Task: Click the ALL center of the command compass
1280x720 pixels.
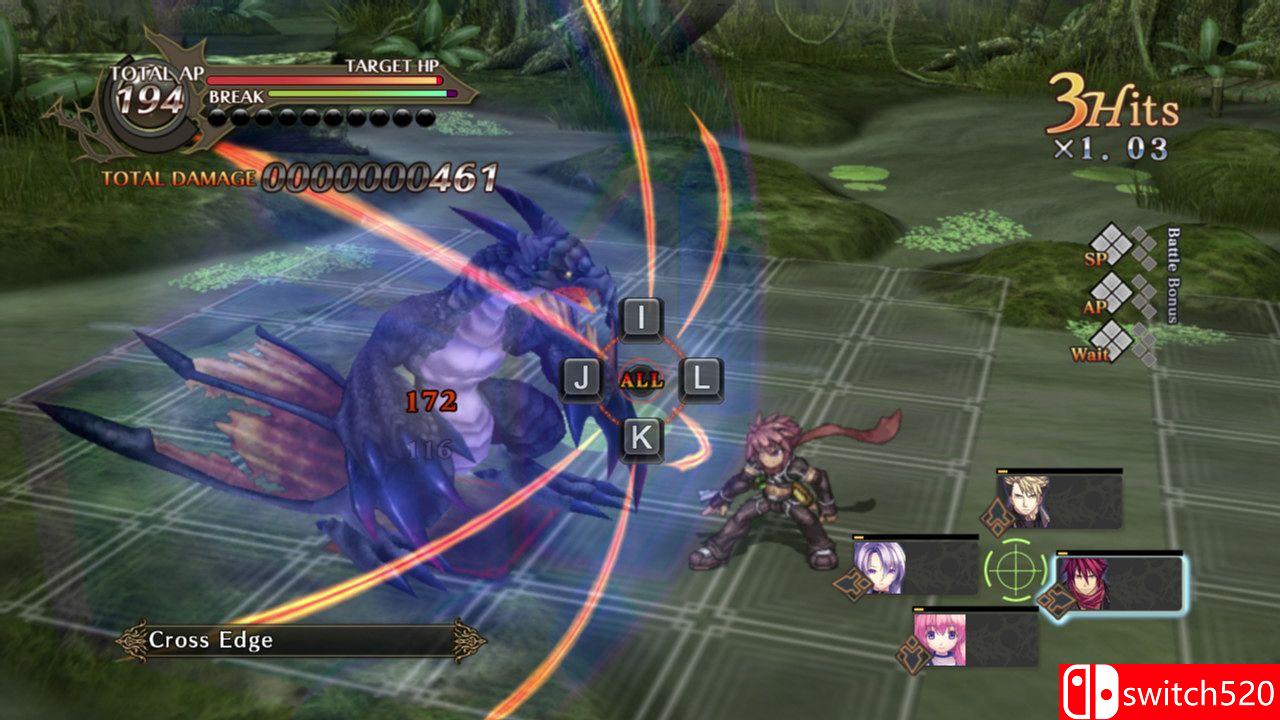Action: [640, 377]
